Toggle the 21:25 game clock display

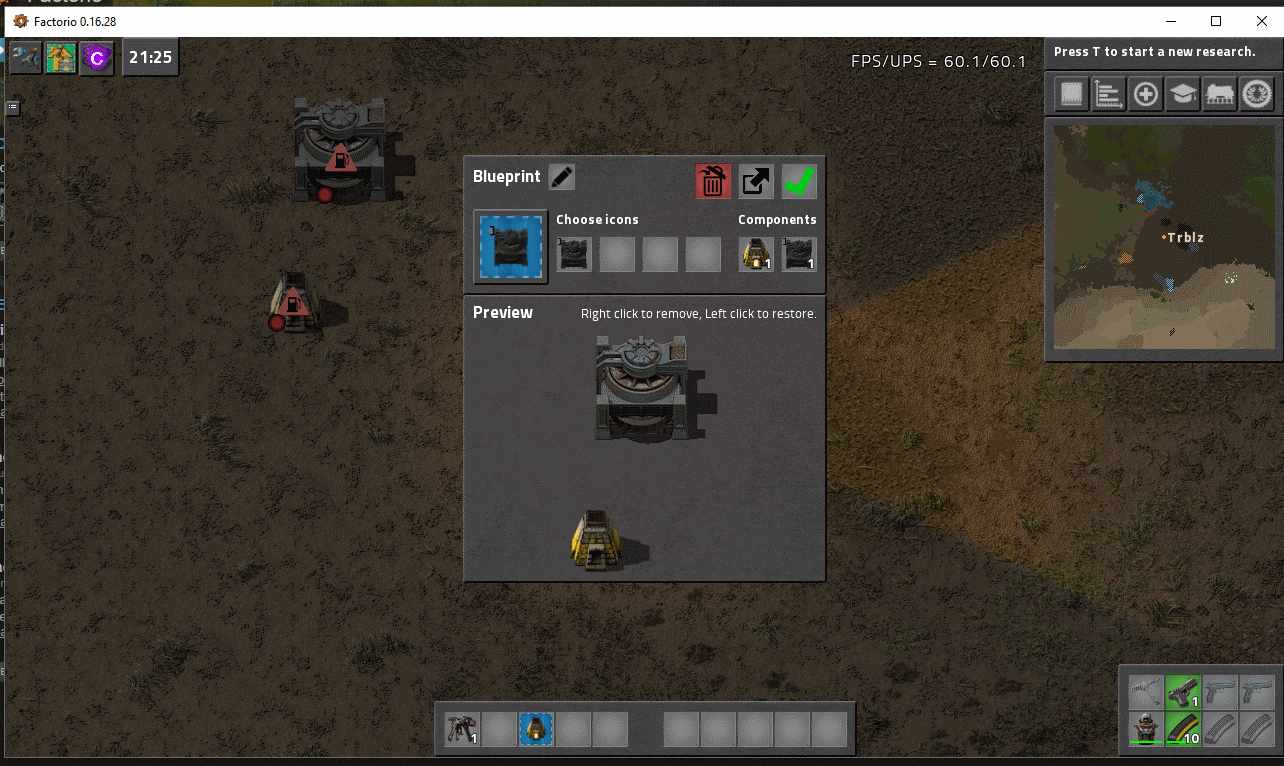150,57
